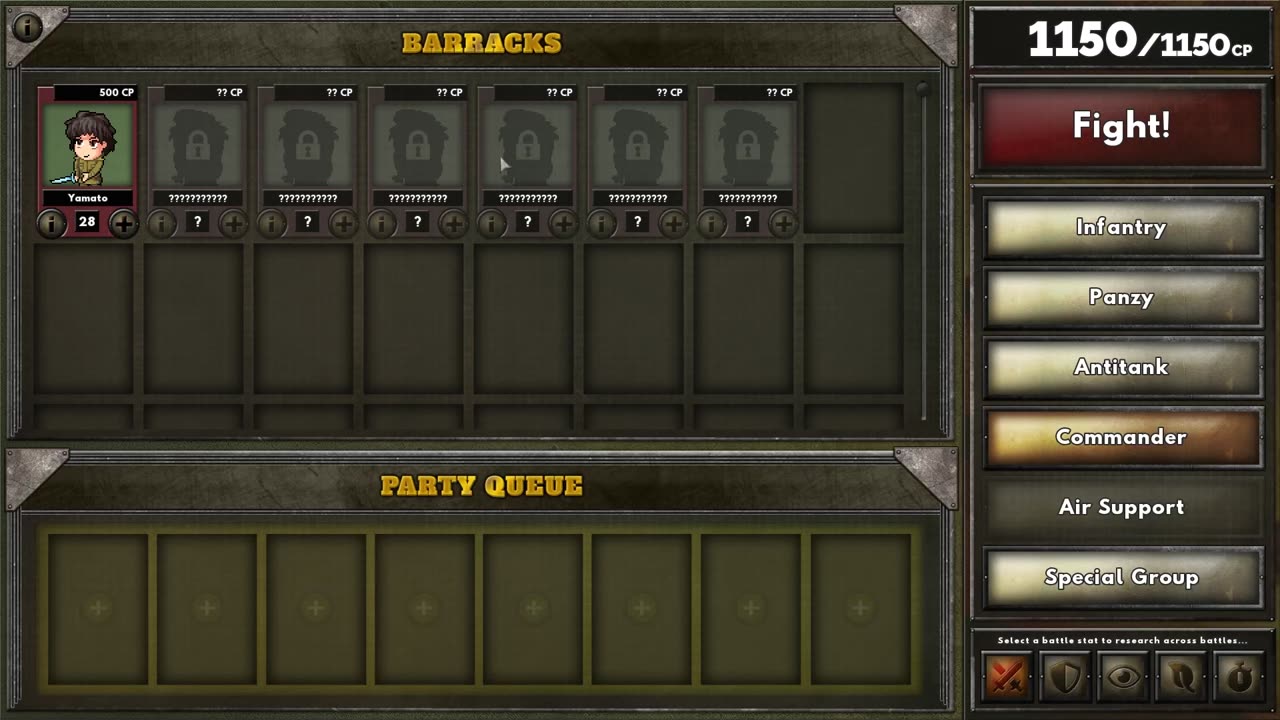Switch to the Infantry category

[x=1121, y=228]
